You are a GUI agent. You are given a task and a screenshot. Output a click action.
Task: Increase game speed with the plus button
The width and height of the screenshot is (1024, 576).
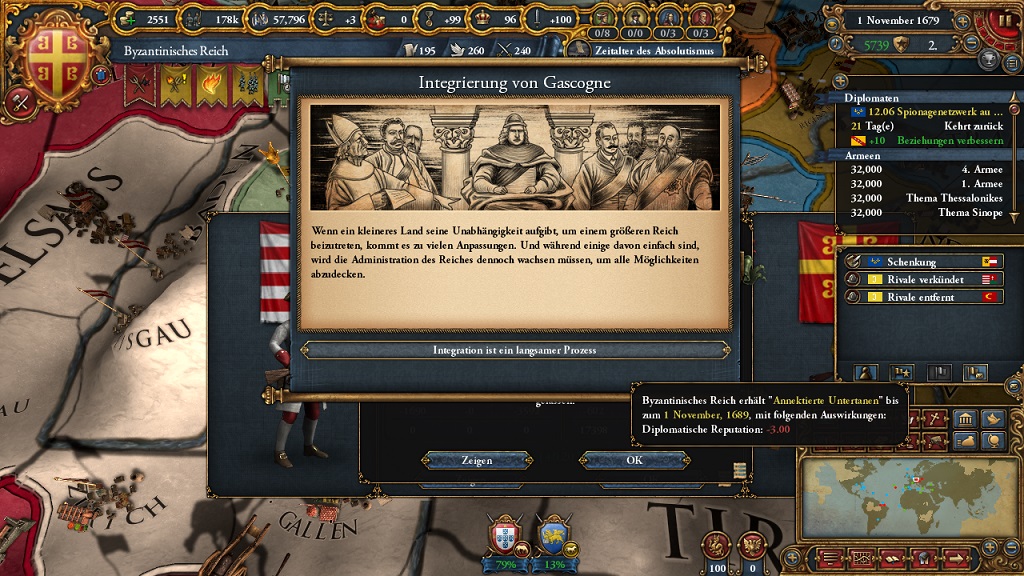(962, 21)
